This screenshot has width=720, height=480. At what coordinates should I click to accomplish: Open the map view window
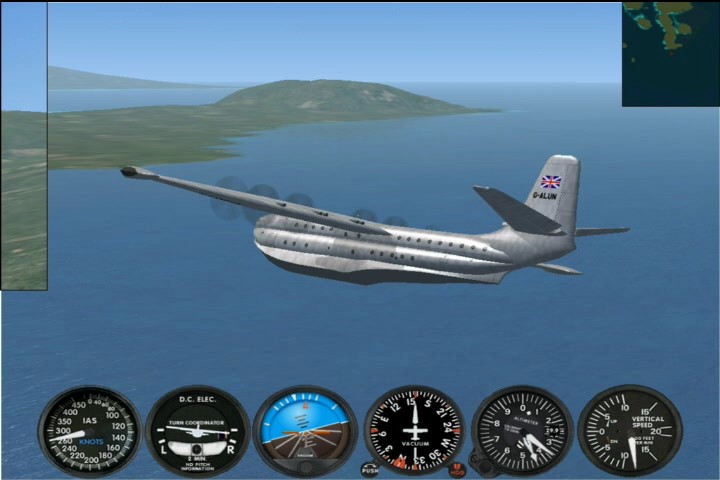click(670, 54)
